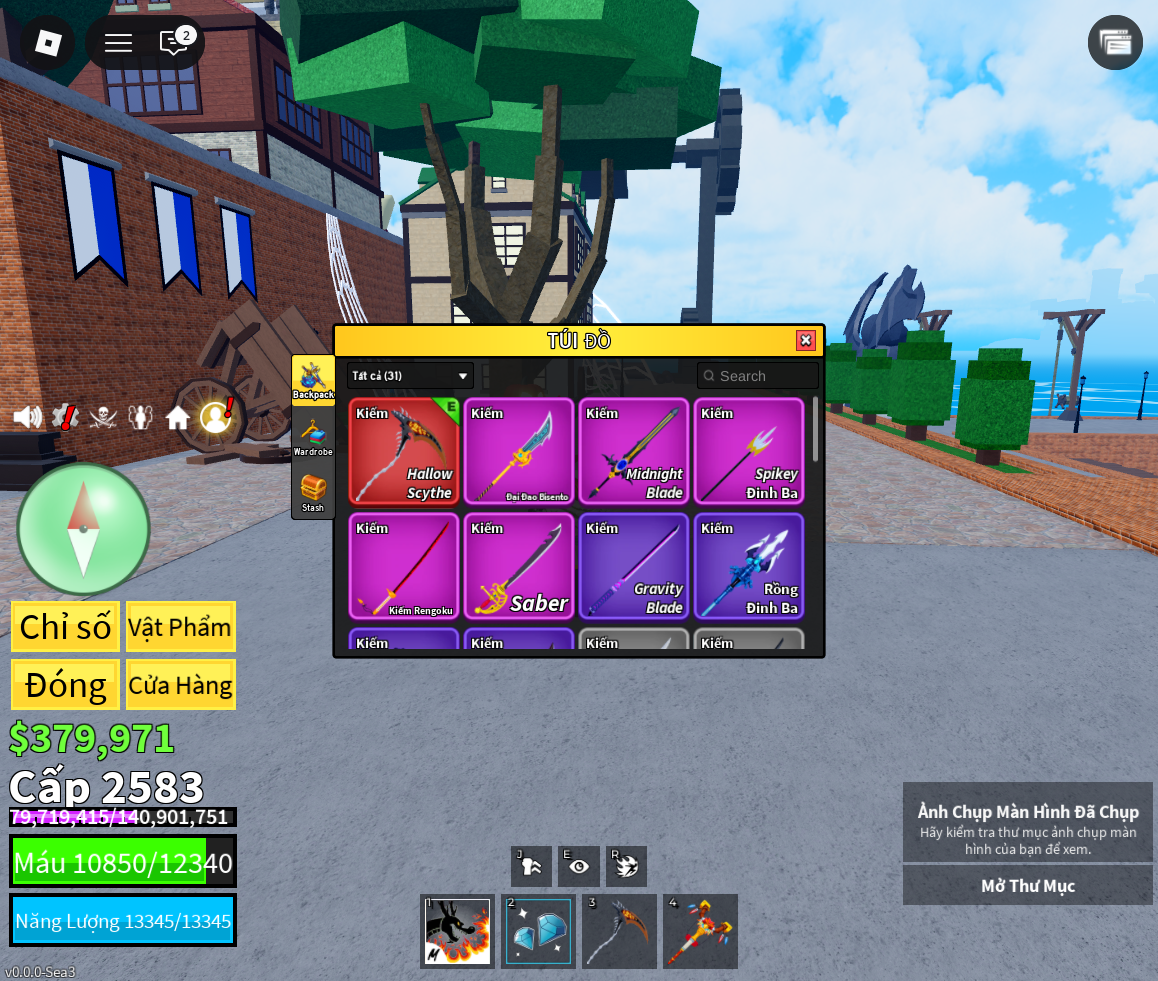Open the Stash tab
The height and width of the screenshot is (981, 1158).
[313, 493]
